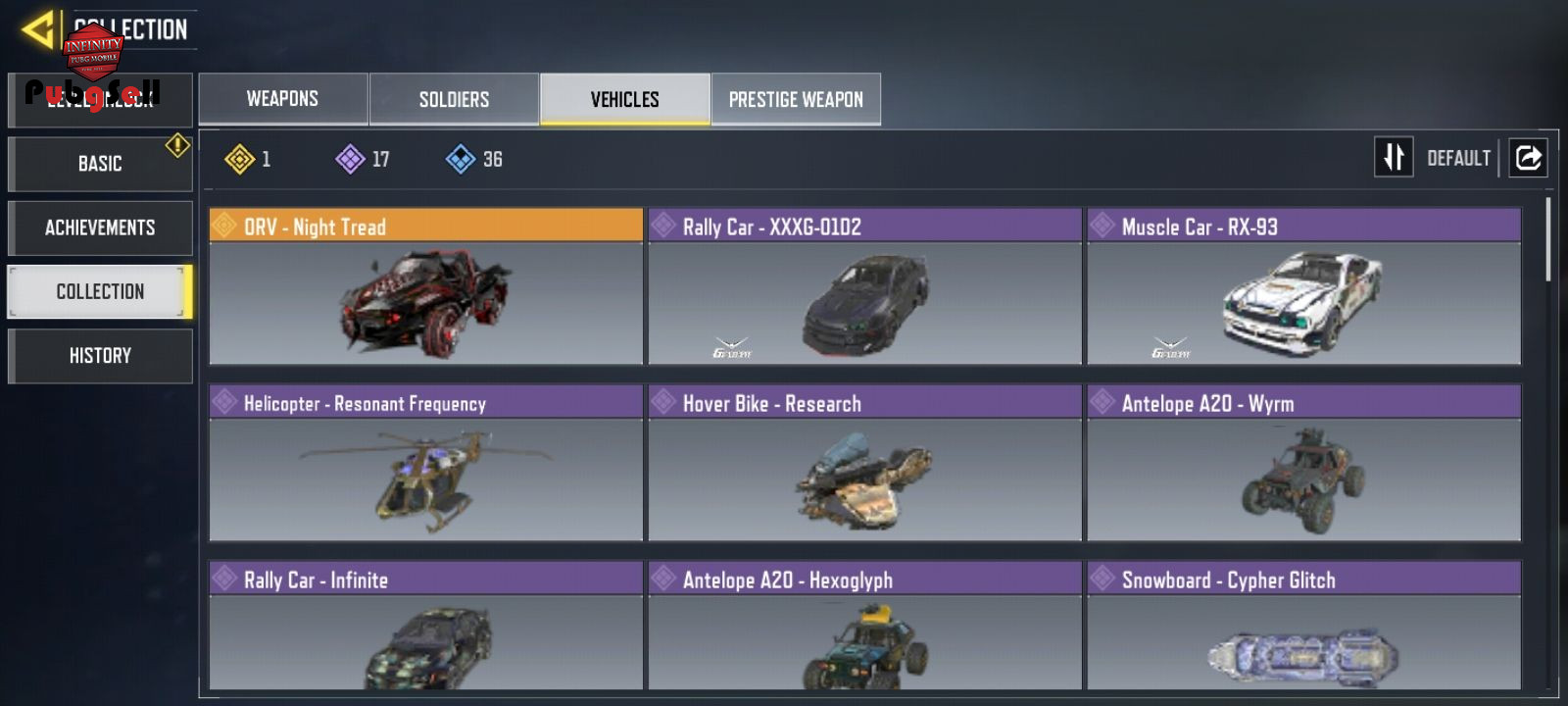
Task: Click the share icon button
Action: point(1528,158)
